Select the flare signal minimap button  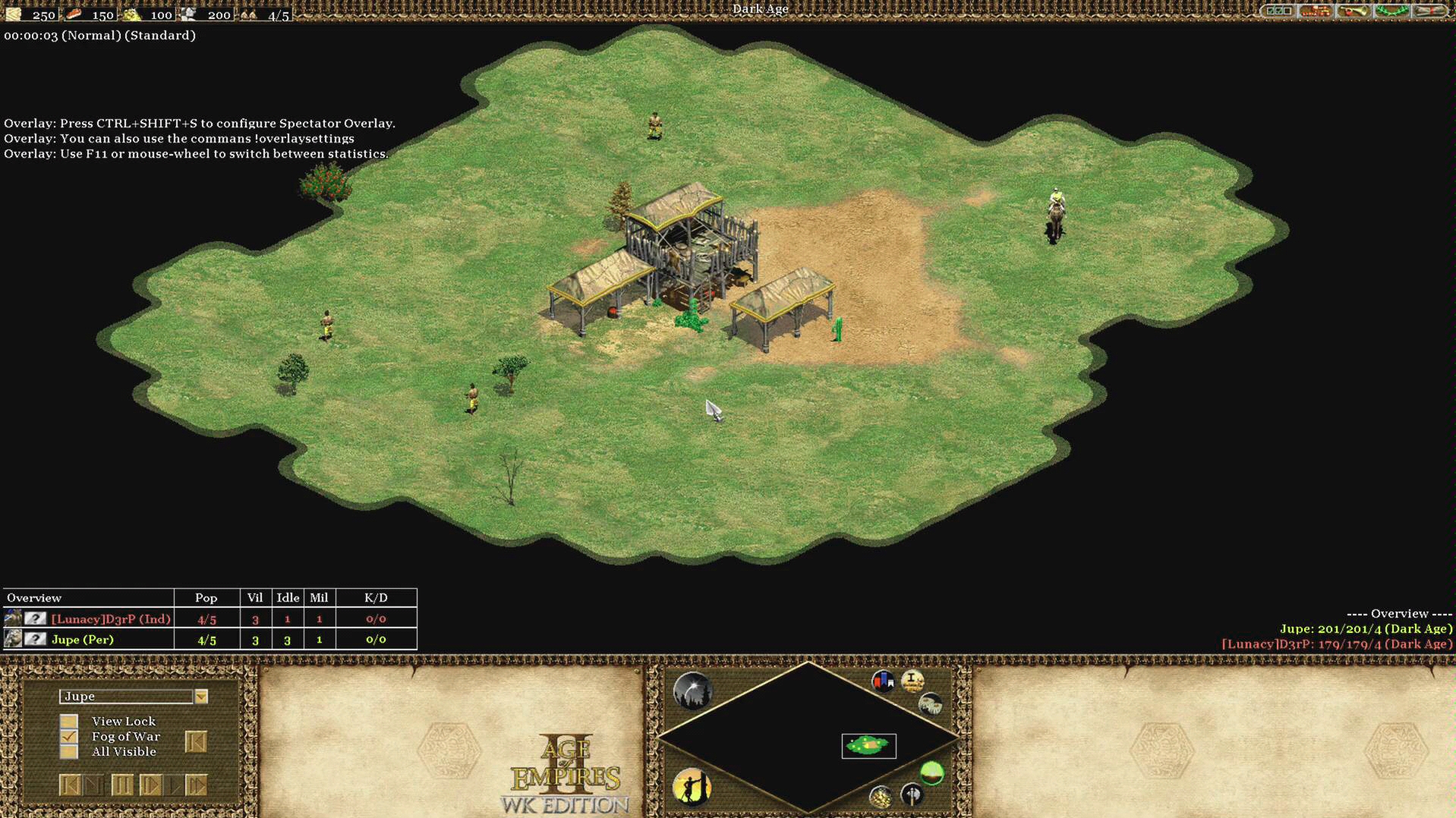[692, 691]
